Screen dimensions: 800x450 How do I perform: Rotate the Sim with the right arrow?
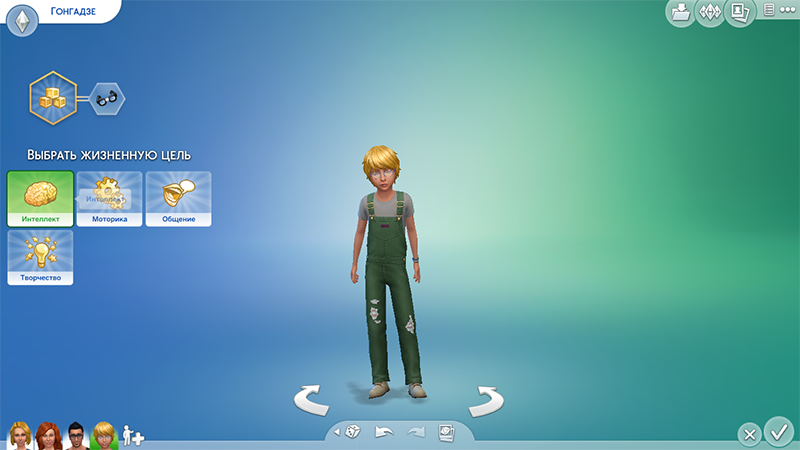[x=486, y=400]
